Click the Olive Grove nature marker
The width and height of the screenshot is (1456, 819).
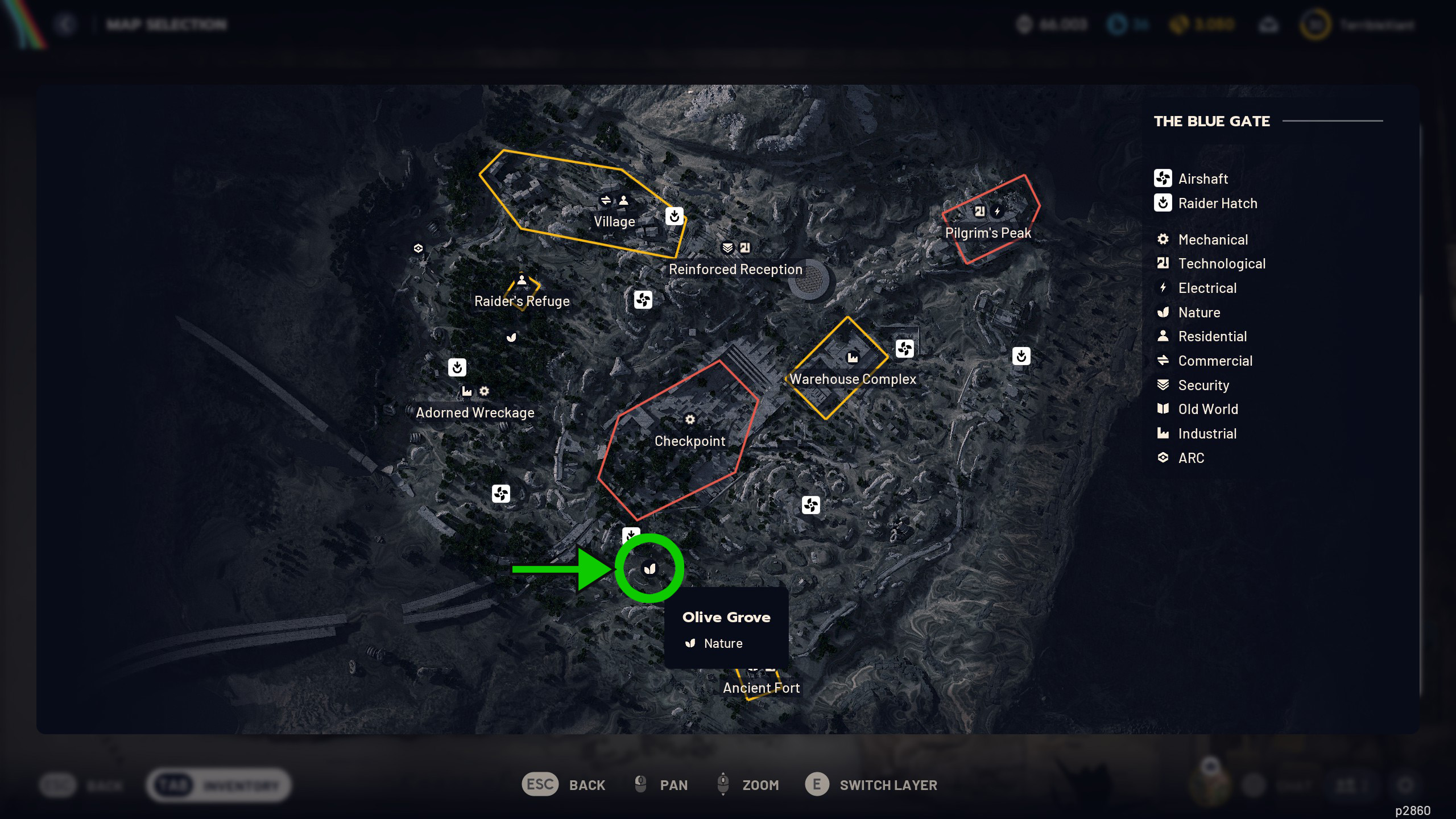(650, 569)
